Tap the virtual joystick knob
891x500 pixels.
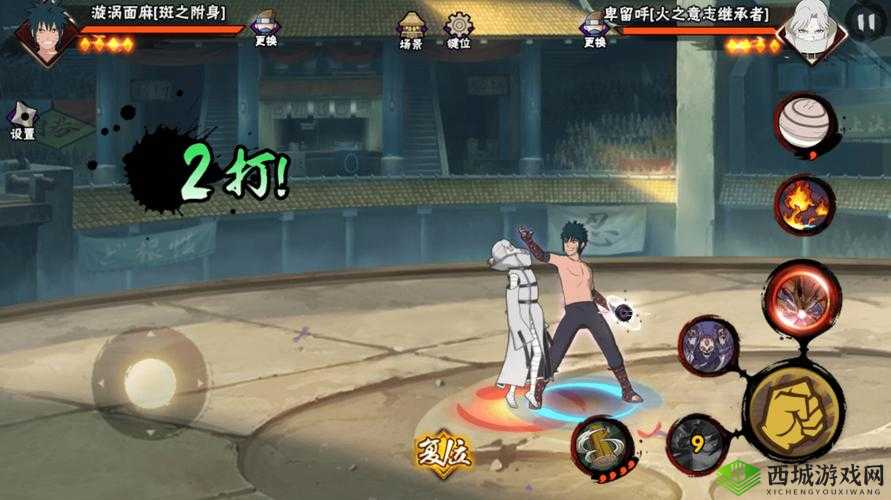tap(150, 383)
